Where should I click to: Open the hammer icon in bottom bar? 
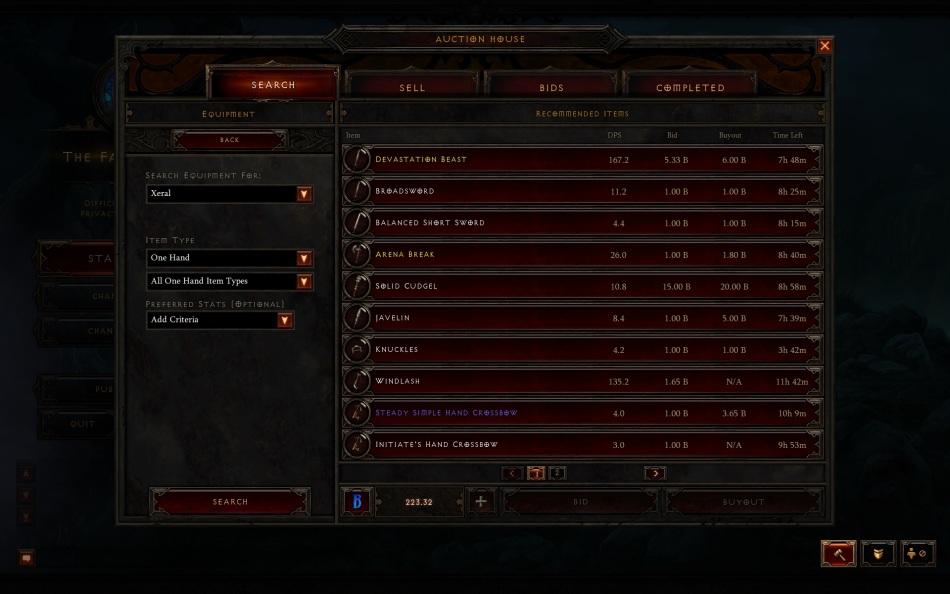pos(839,553)
